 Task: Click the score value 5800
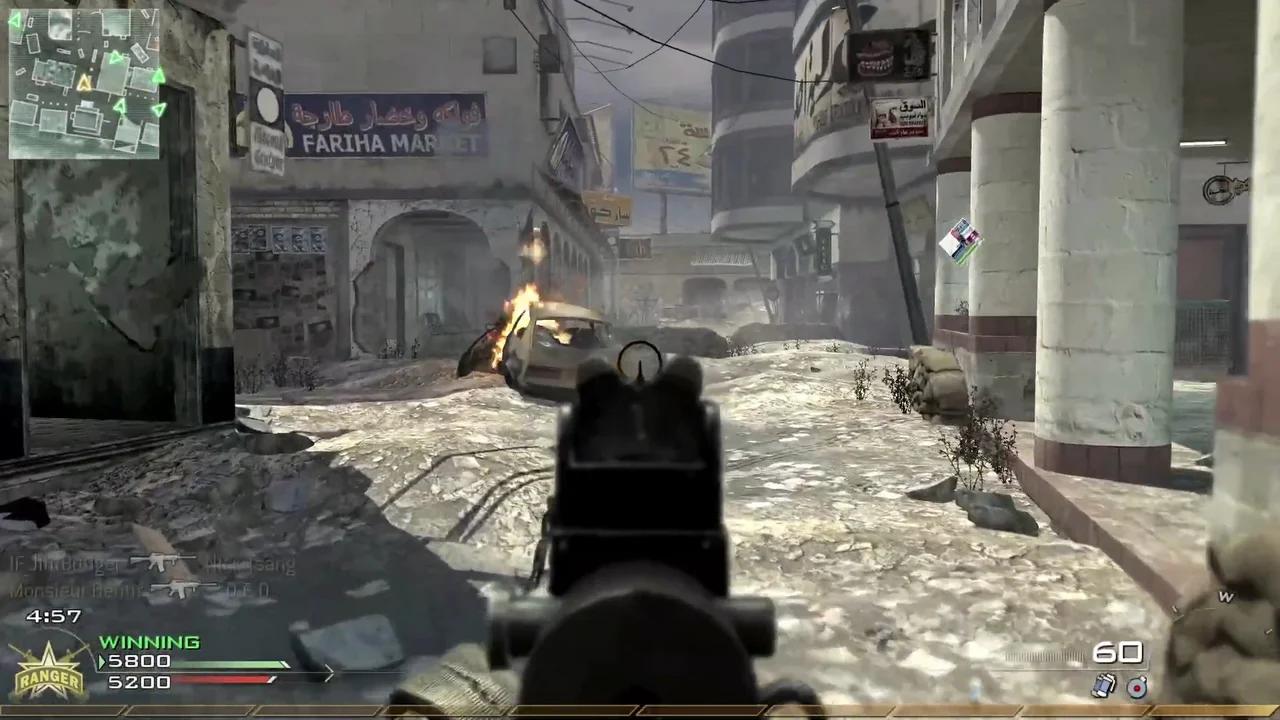(140, 661)
